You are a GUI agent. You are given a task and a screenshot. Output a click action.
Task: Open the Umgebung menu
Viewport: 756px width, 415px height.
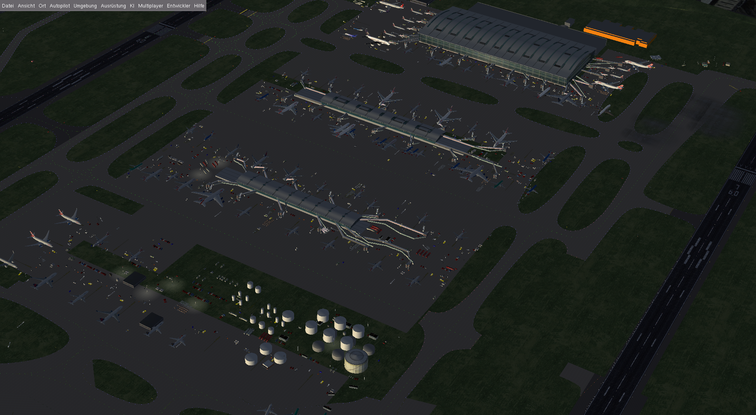pos(86,5)
